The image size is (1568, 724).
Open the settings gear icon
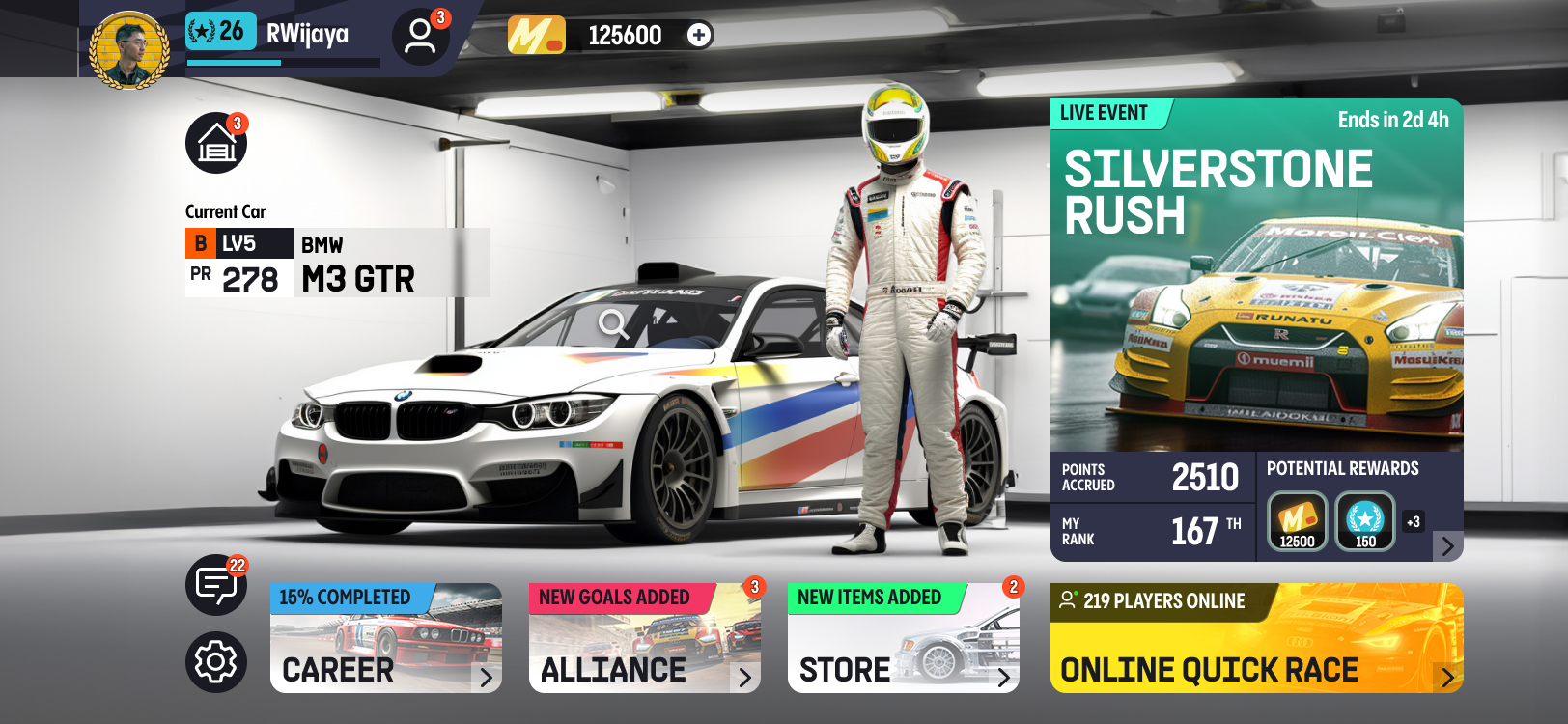[x=215, y=662]
